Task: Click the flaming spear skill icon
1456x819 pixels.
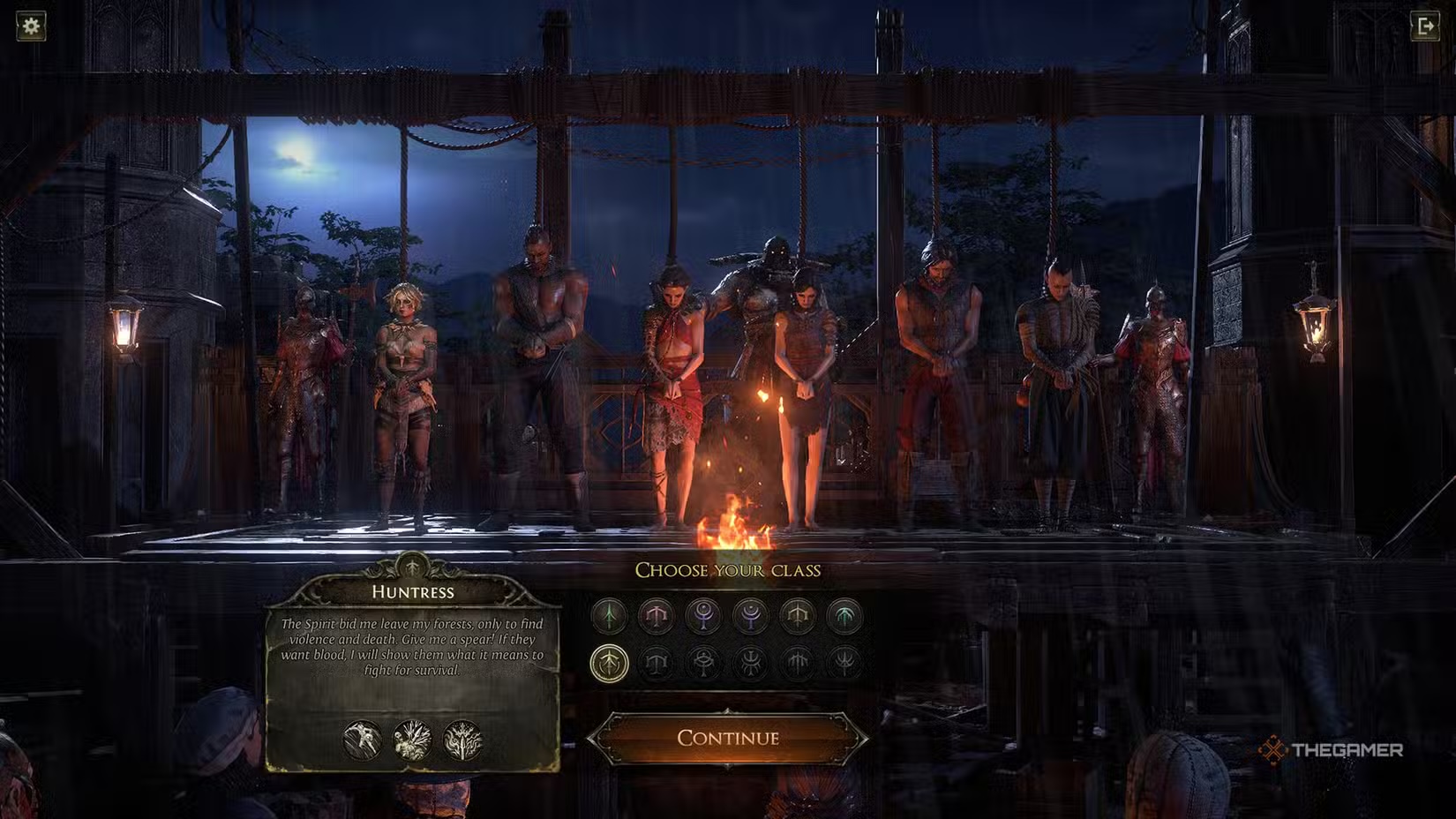Action: click(462, 740)
